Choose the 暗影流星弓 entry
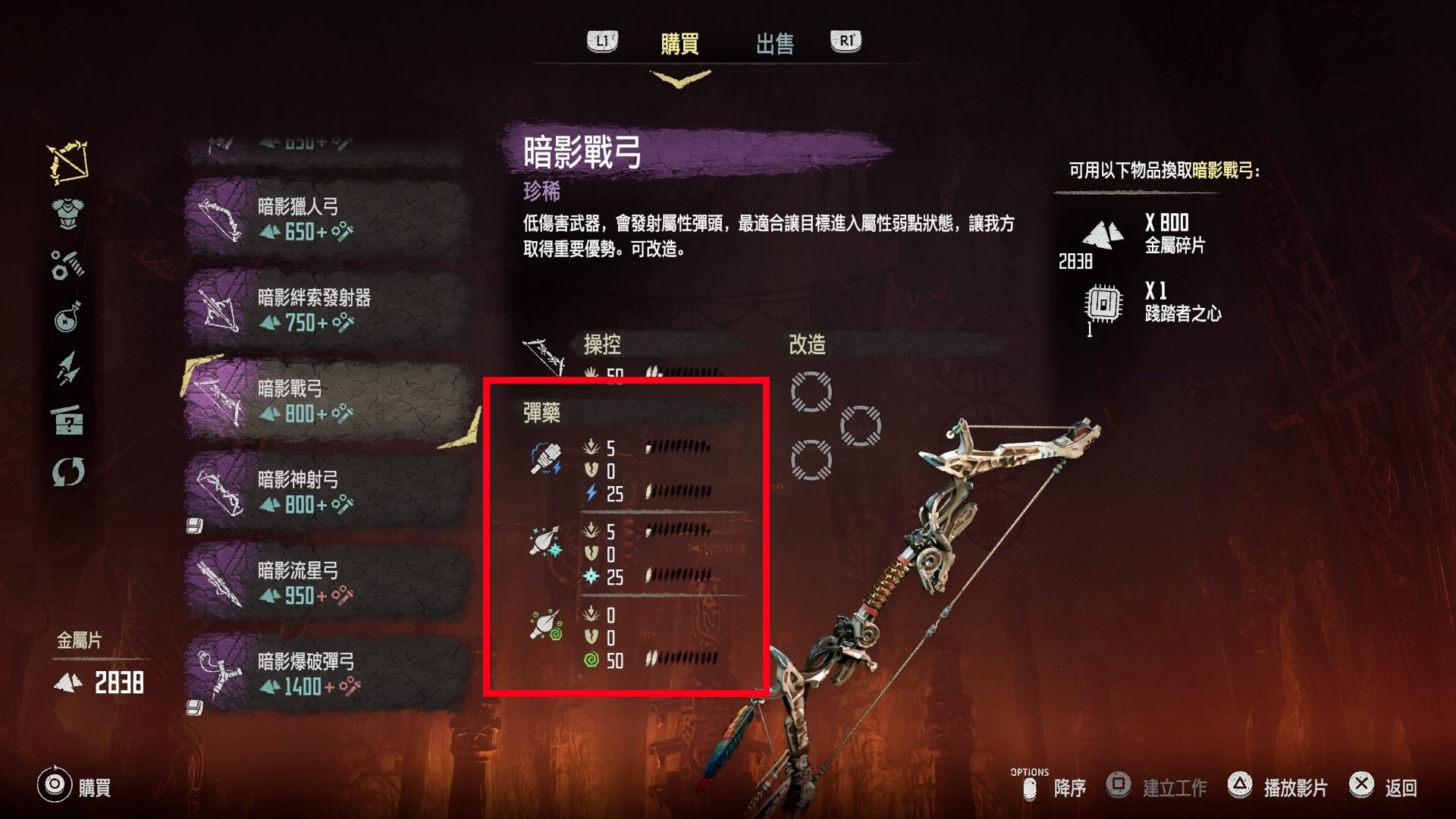The image size is (1456, 819). tap(326, 583)
